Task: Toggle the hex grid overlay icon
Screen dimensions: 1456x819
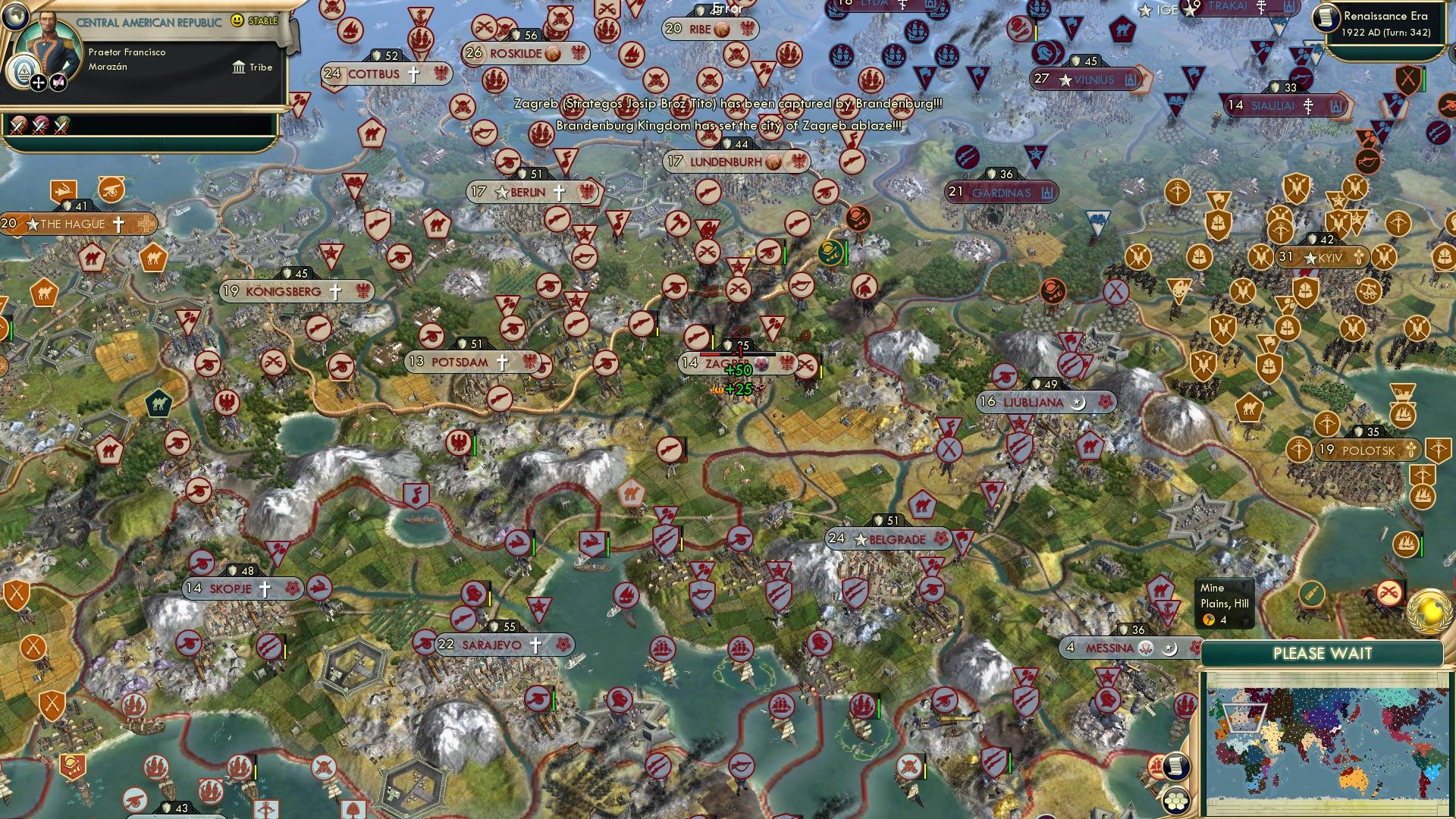Action: pos(1176,802)
